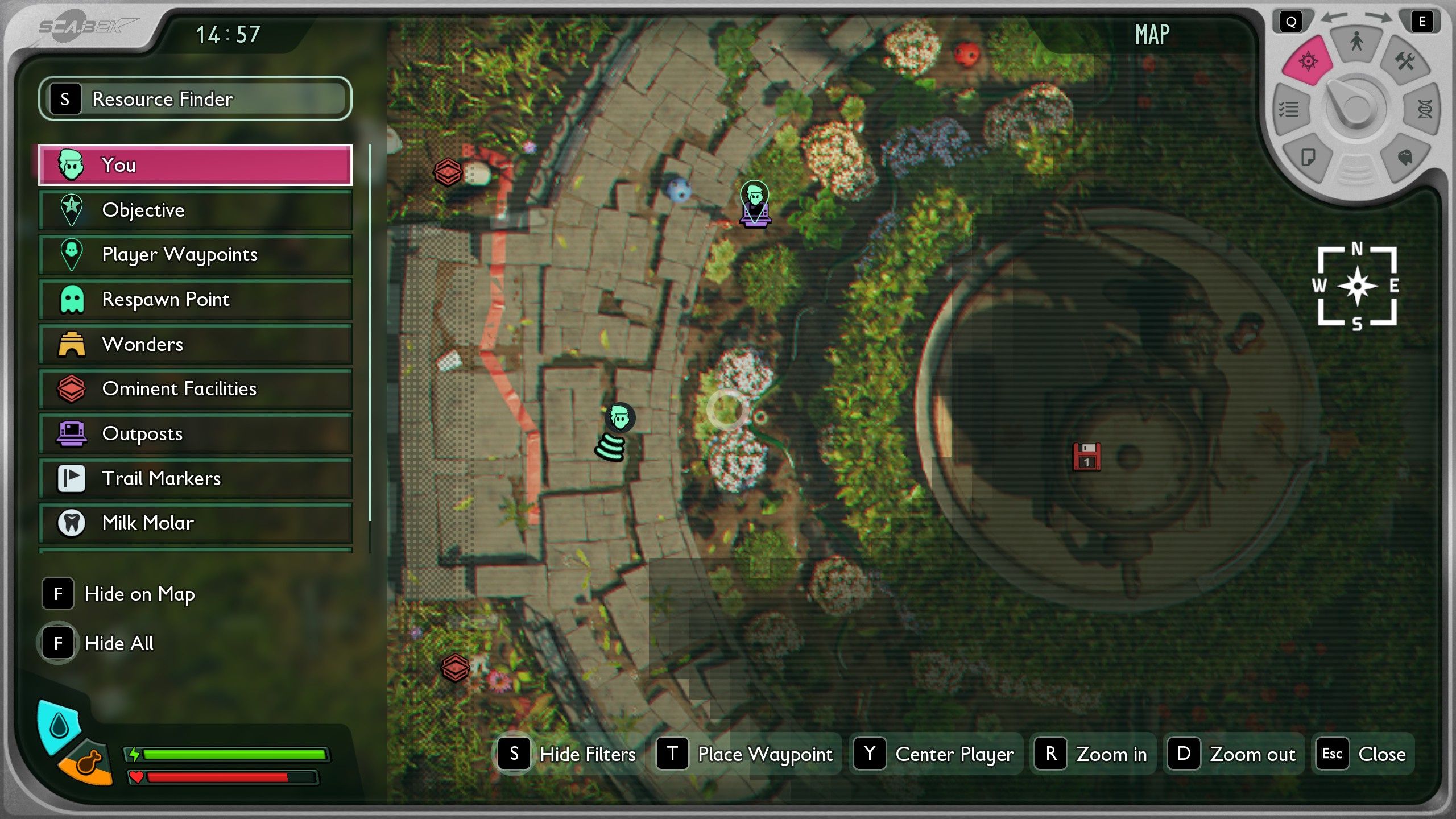Open the Mutations DNA icon in the radial menu
The image size is (1456, 819).
(1423, 110)
